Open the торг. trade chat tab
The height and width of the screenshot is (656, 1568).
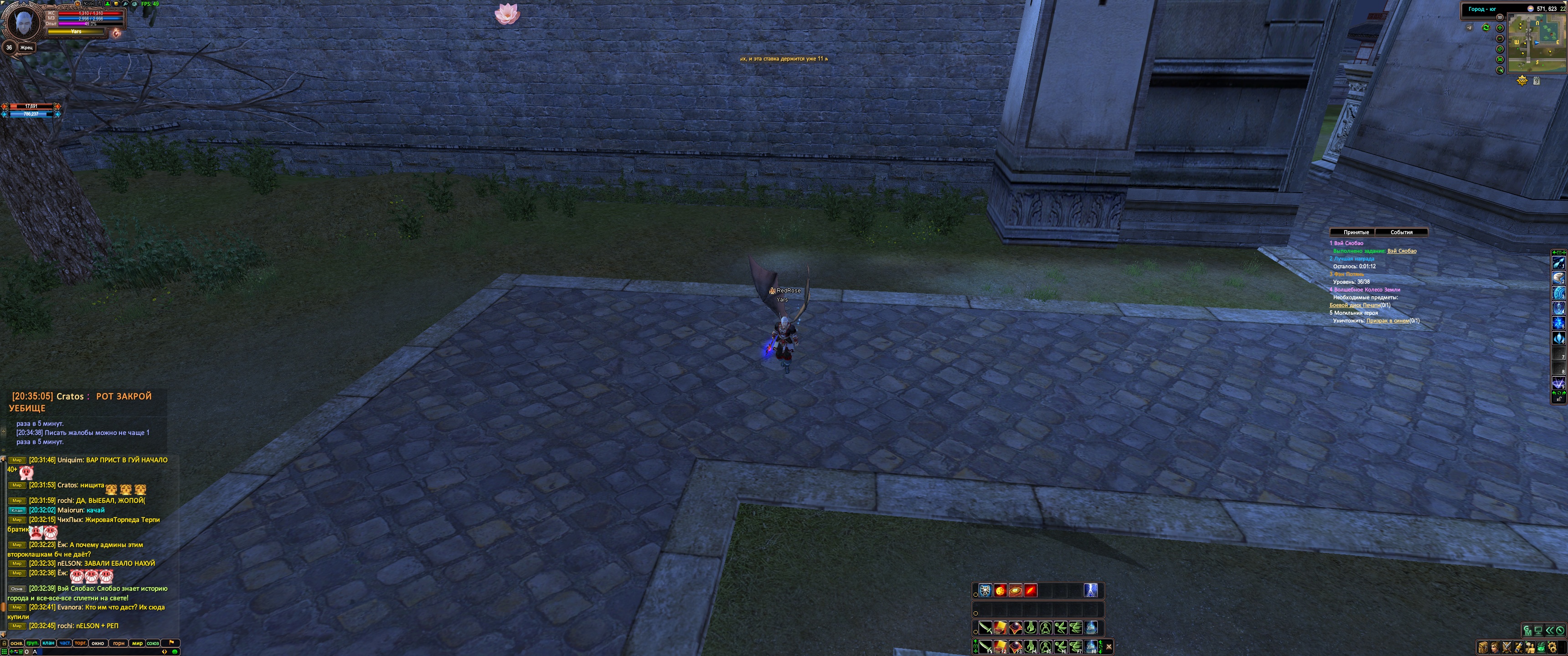pyautogui.click(x=80, y=643)
